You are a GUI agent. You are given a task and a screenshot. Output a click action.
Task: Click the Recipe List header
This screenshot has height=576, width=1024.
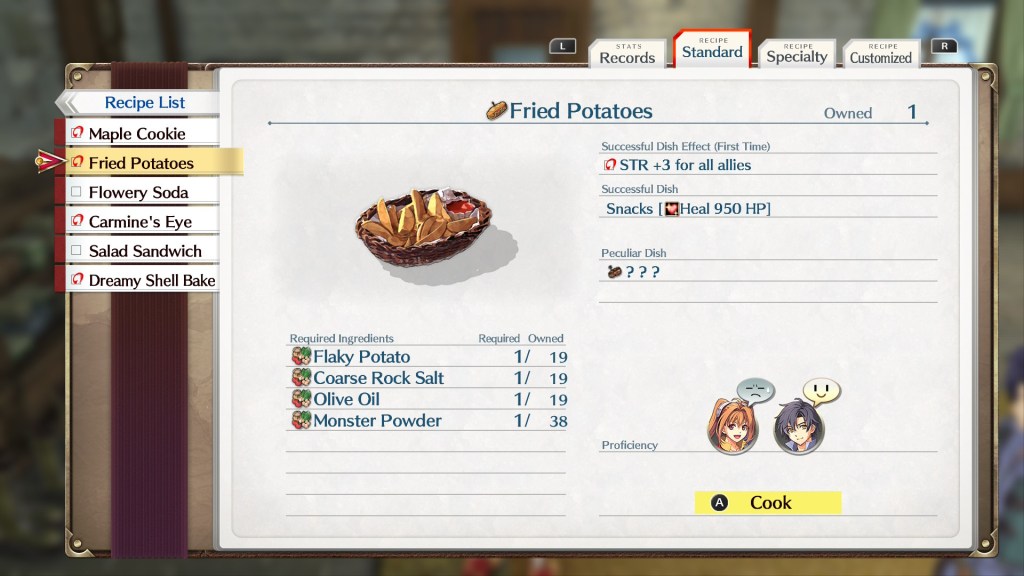145,103
